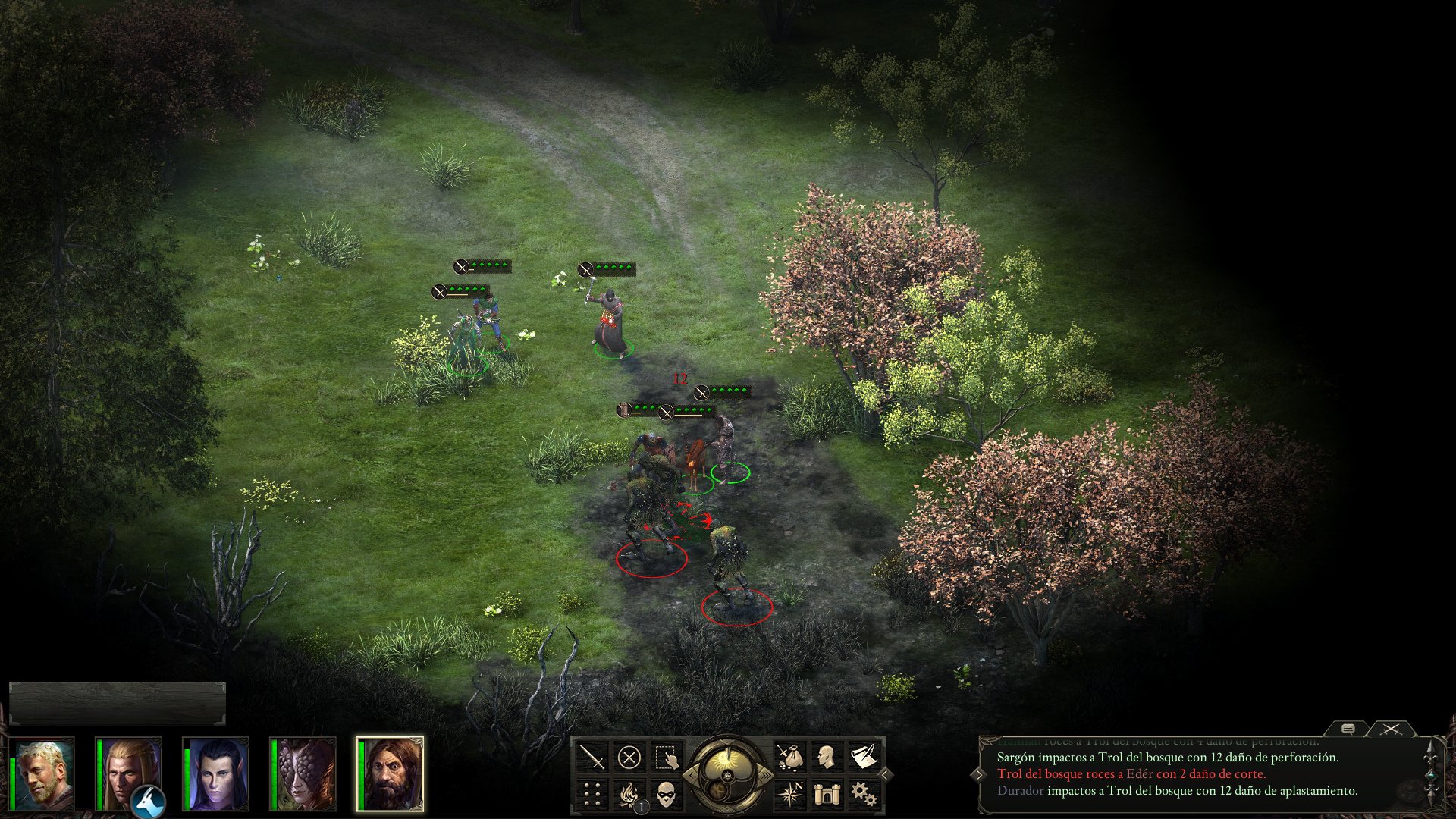Open the character sheet head icon
This screenshot has height=819, width=1456.
(x=825, y=756)
